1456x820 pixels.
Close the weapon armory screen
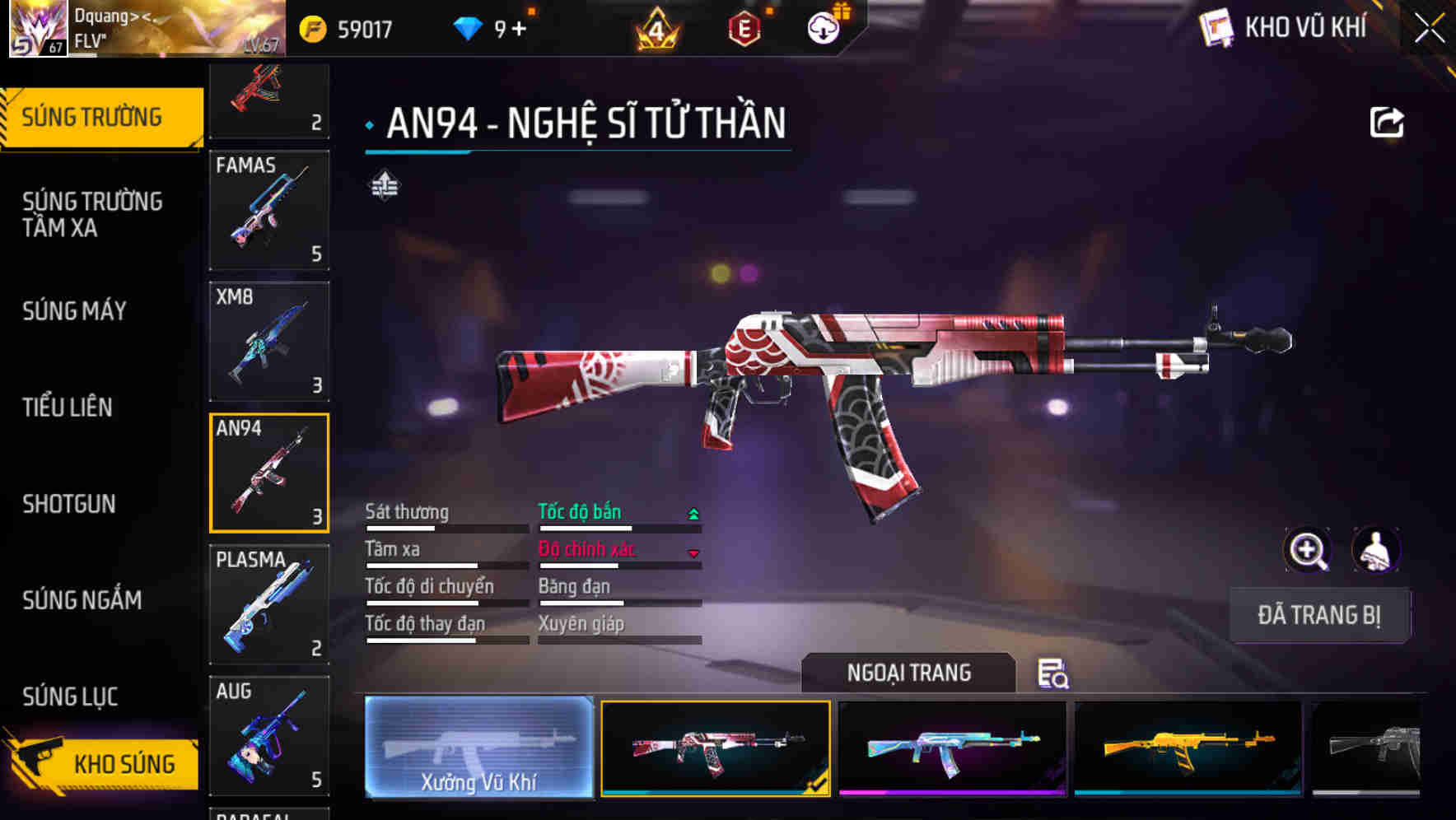[1429, 29]
